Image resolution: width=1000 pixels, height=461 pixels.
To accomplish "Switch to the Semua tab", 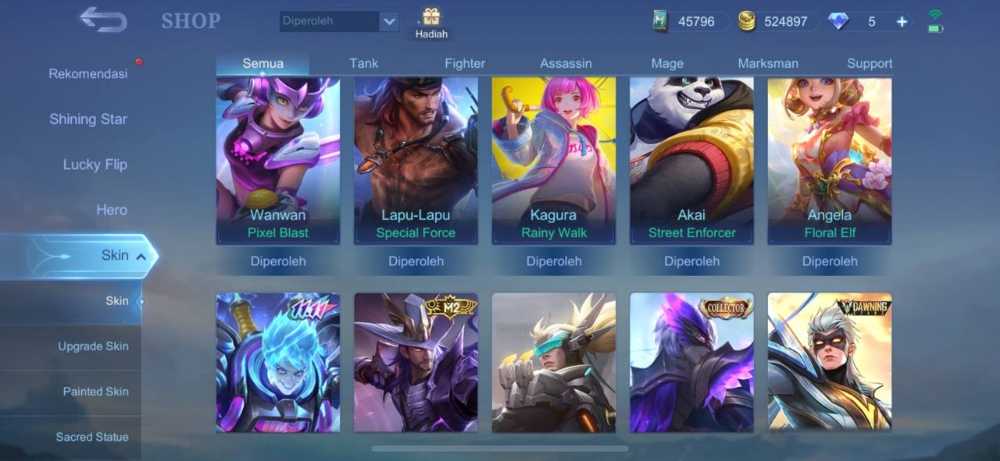I will (x=263, y=63).
